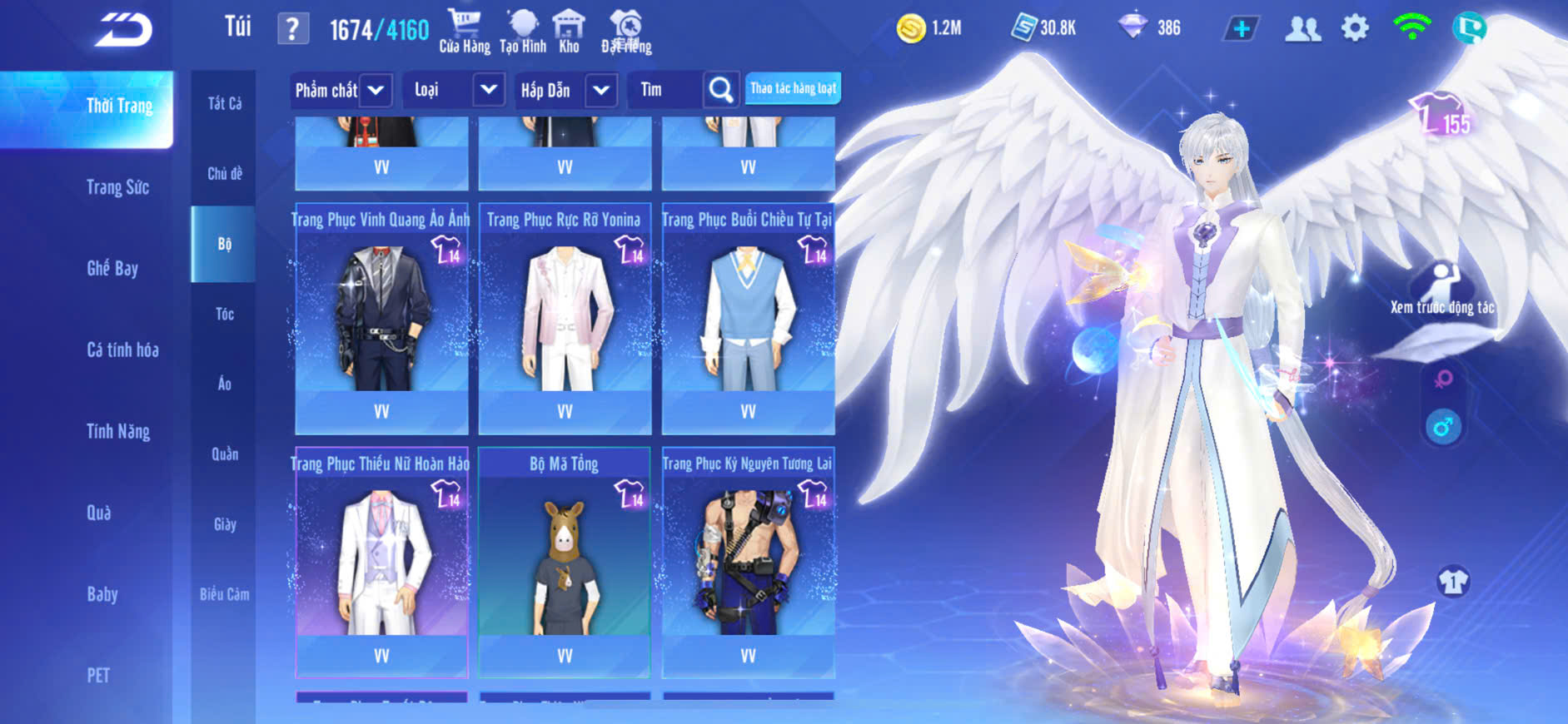This screenshot has height=724, width=1568.
Task: Expand the Hấp Dẫn dropdown
Action: pyautogui.click(x=601, y=90)
